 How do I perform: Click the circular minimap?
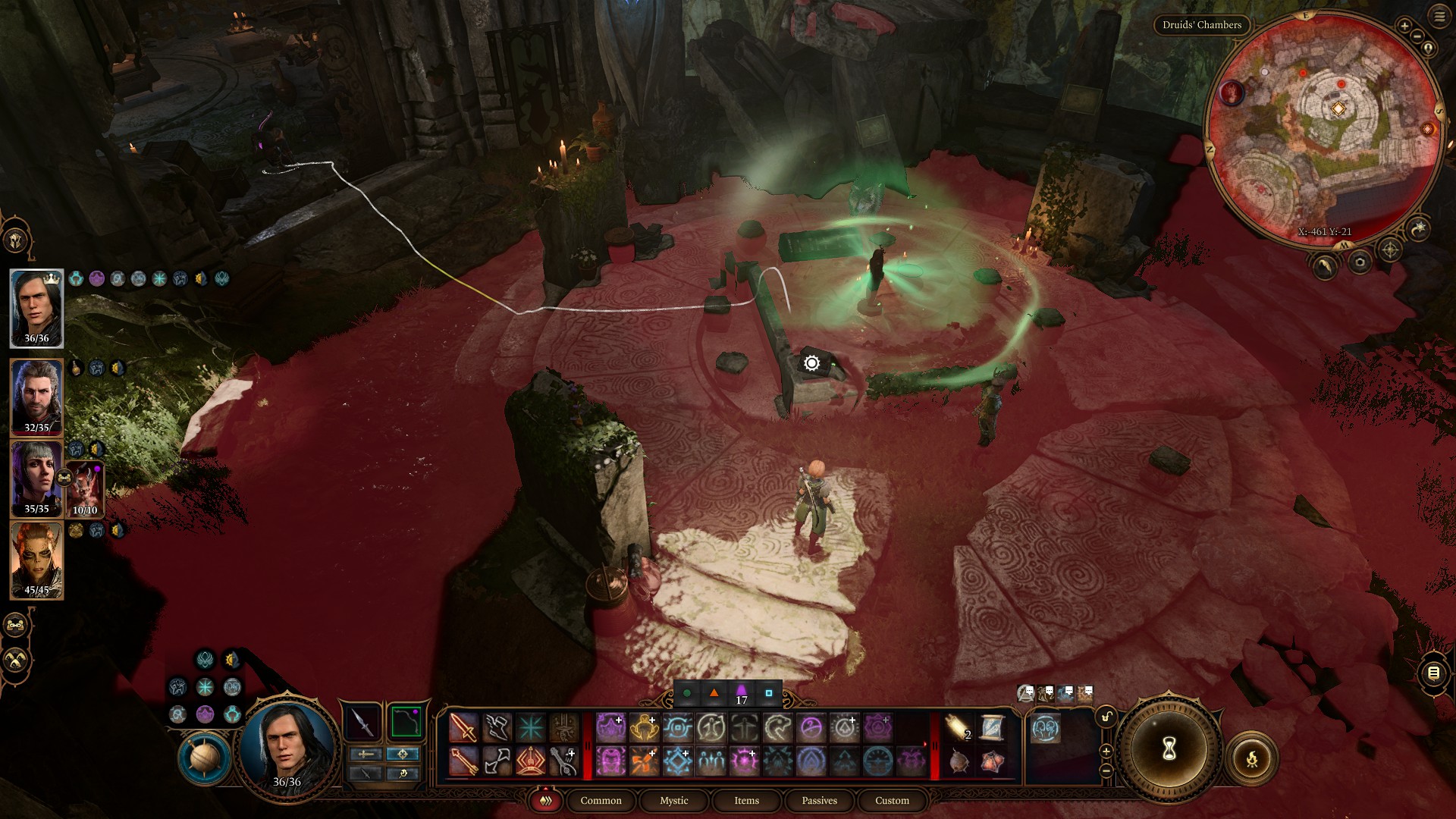pos(1323,129)
